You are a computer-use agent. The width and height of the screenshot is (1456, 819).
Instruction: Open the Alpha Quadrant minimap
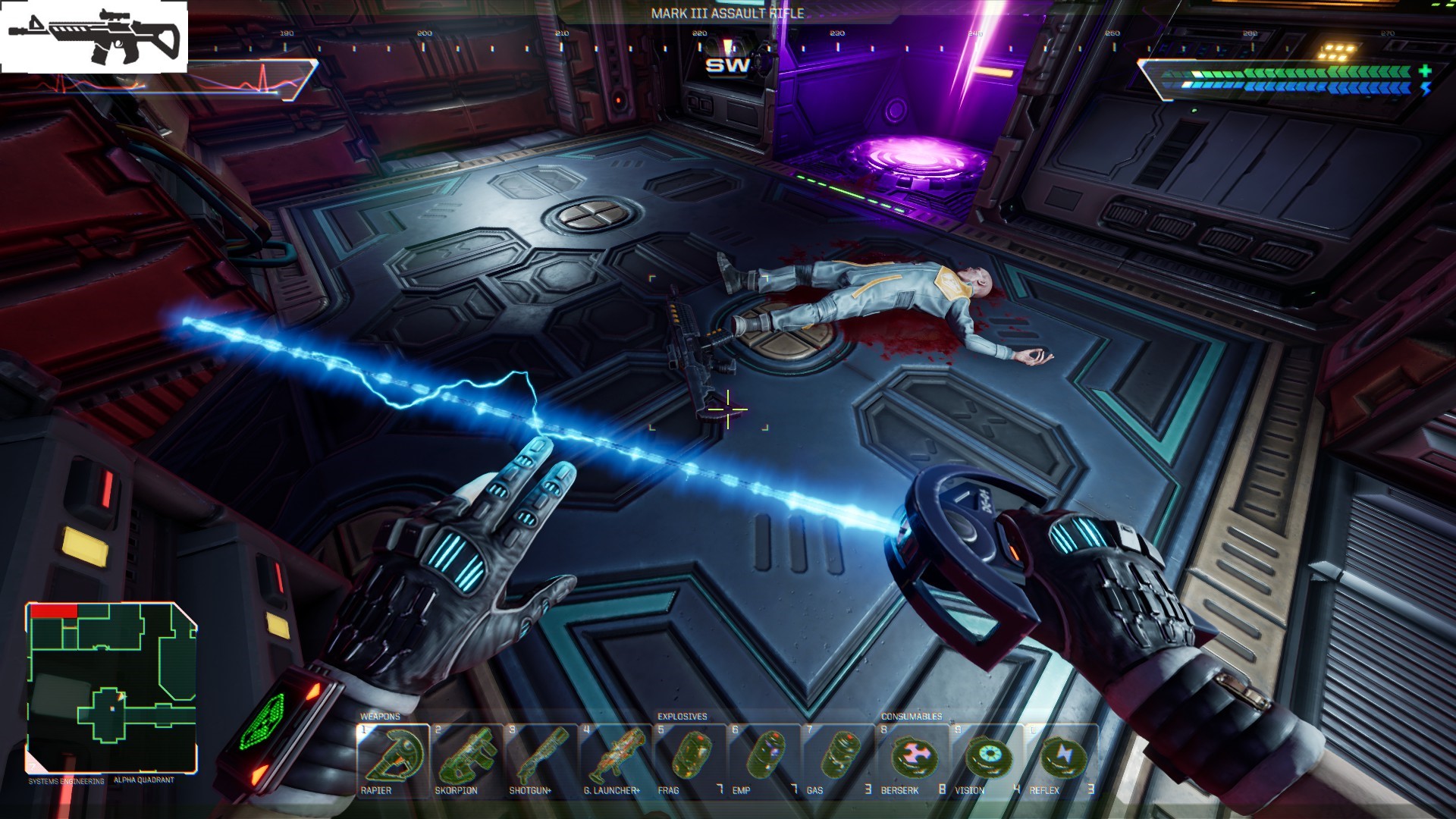(111, 687)
